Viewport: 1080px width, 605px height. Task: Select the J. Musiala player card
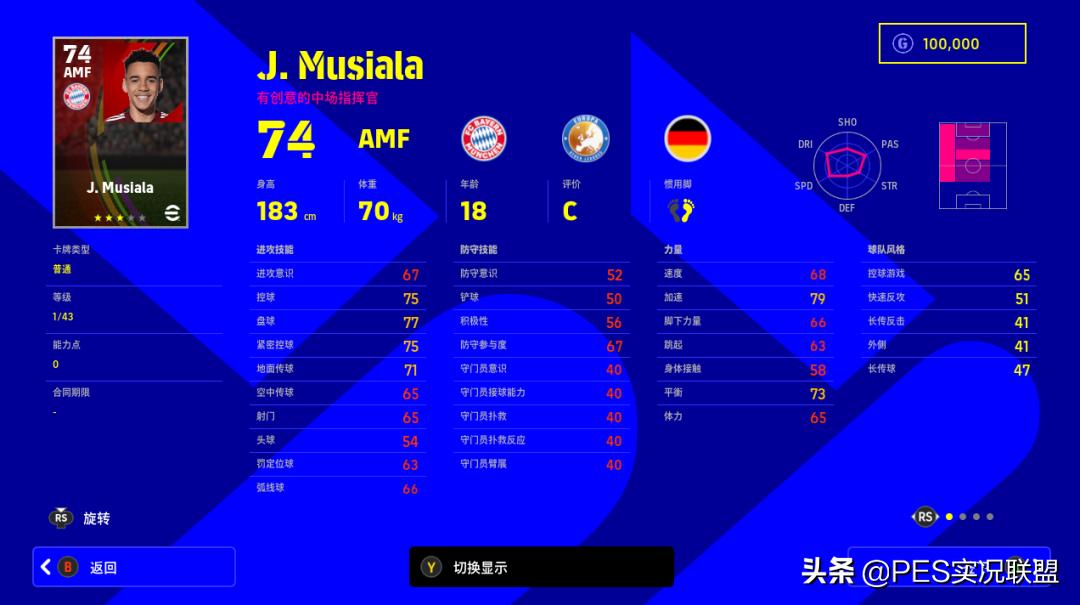(x=120, y=133)
